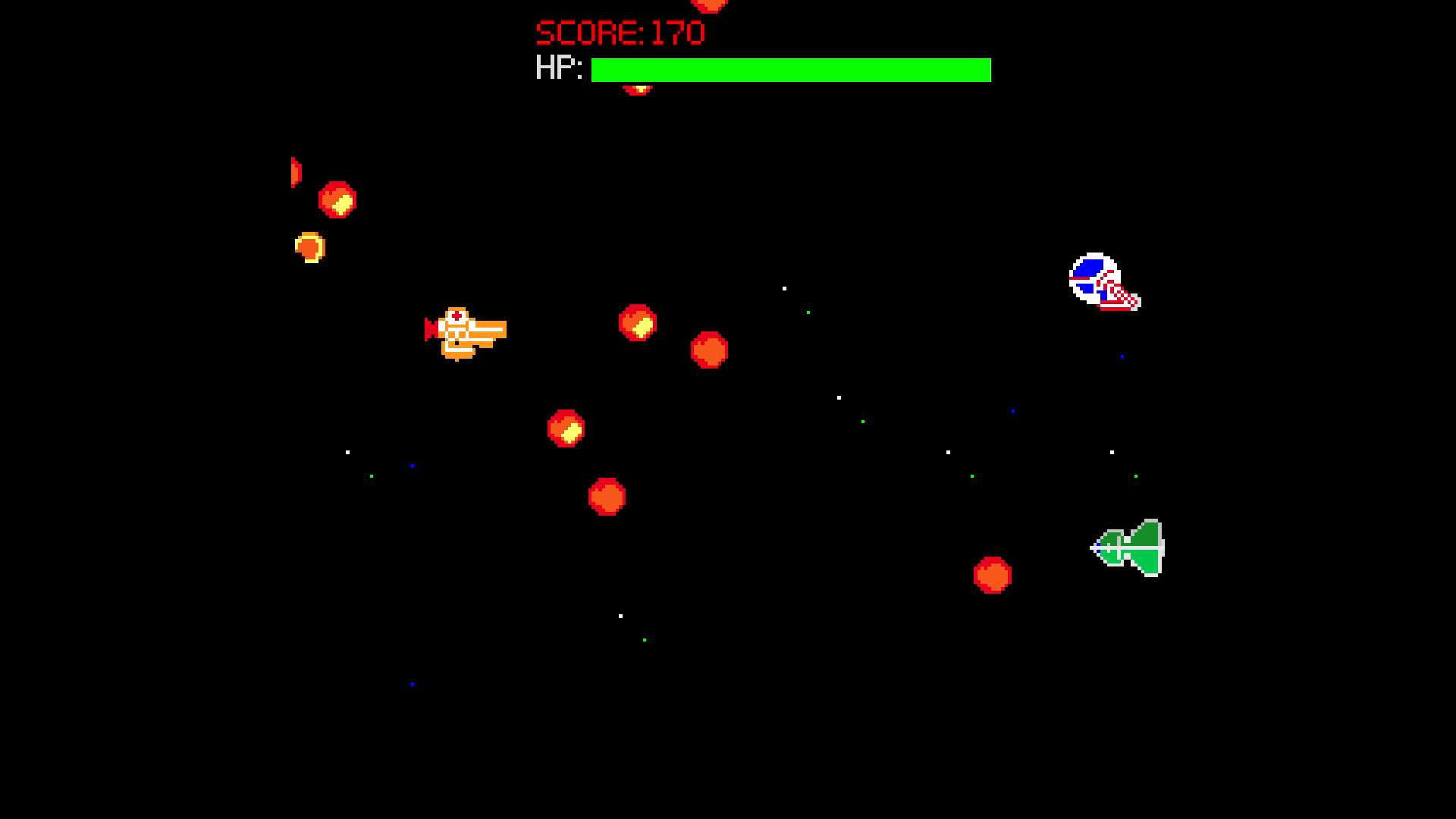Viewport: 1456px width, 819px height.
Task: Click the white skull enemy ship
Action: (1101, 282)
